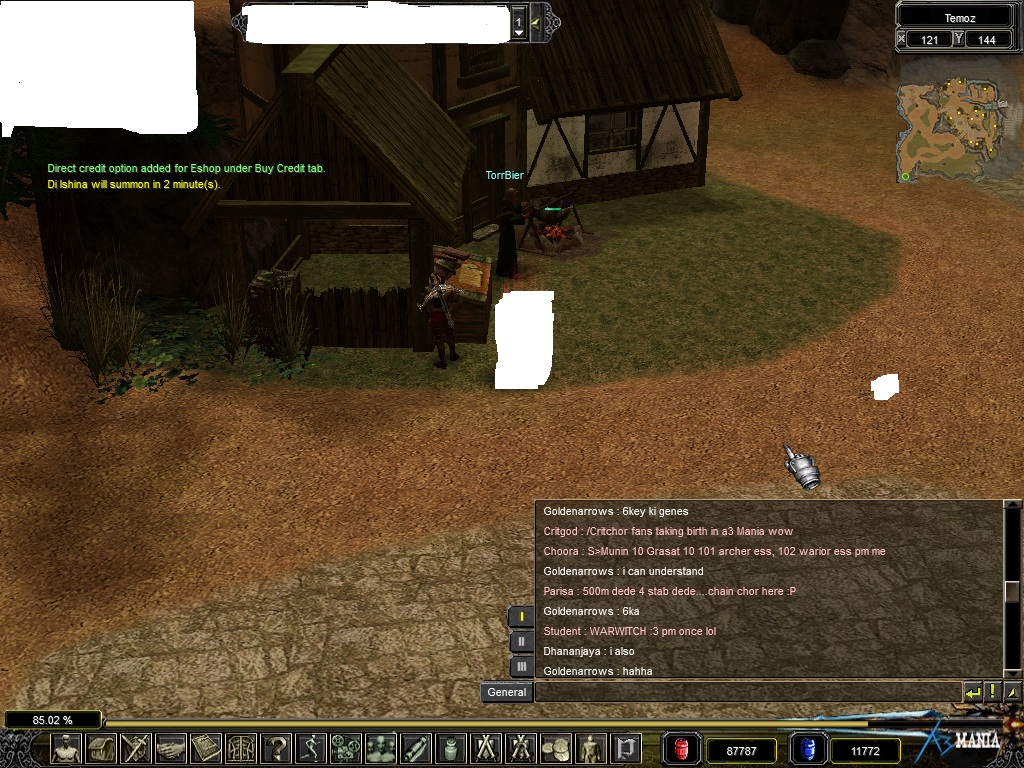
Task: Open the three-faces party icon
Action: pyautogui.click(x=381, y=748)
